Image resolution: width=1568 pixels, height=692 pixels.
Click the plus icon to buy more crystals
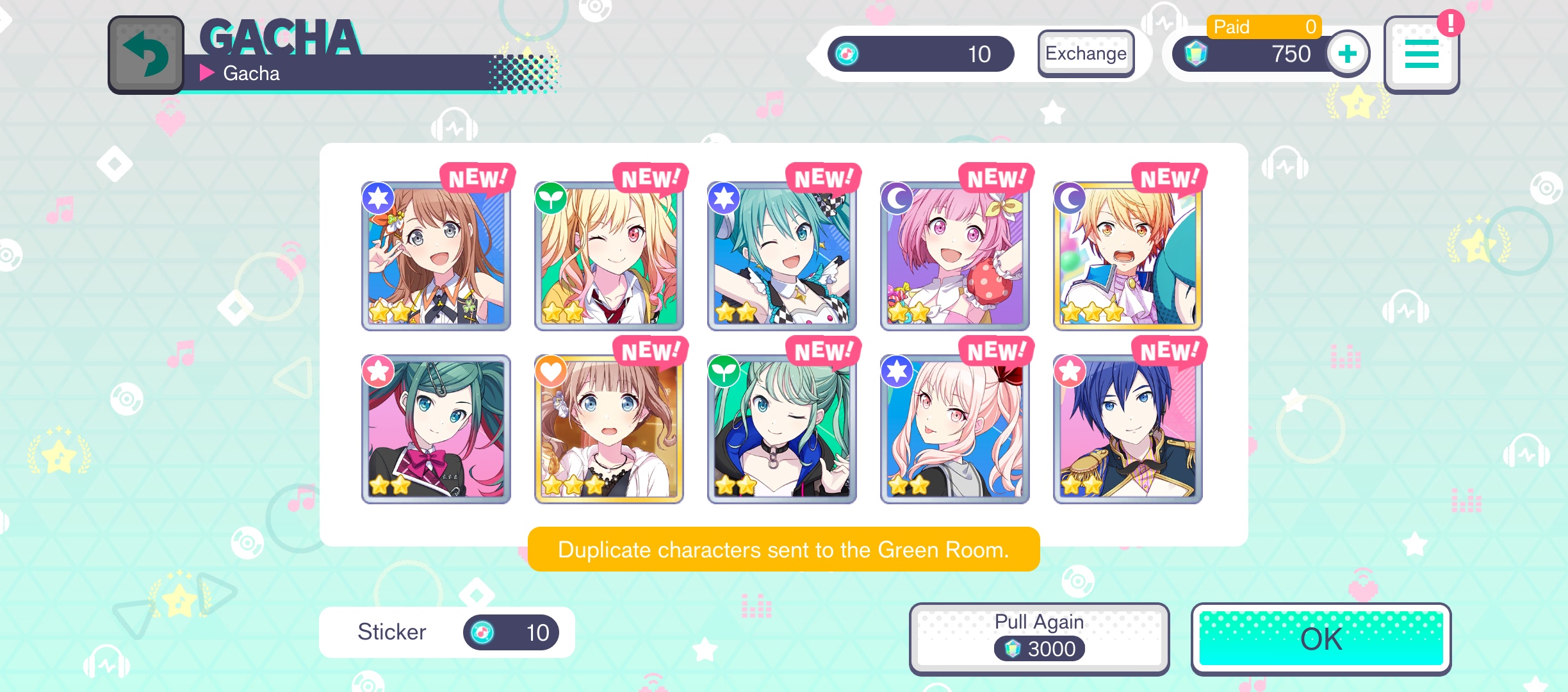click(1347, 54)
